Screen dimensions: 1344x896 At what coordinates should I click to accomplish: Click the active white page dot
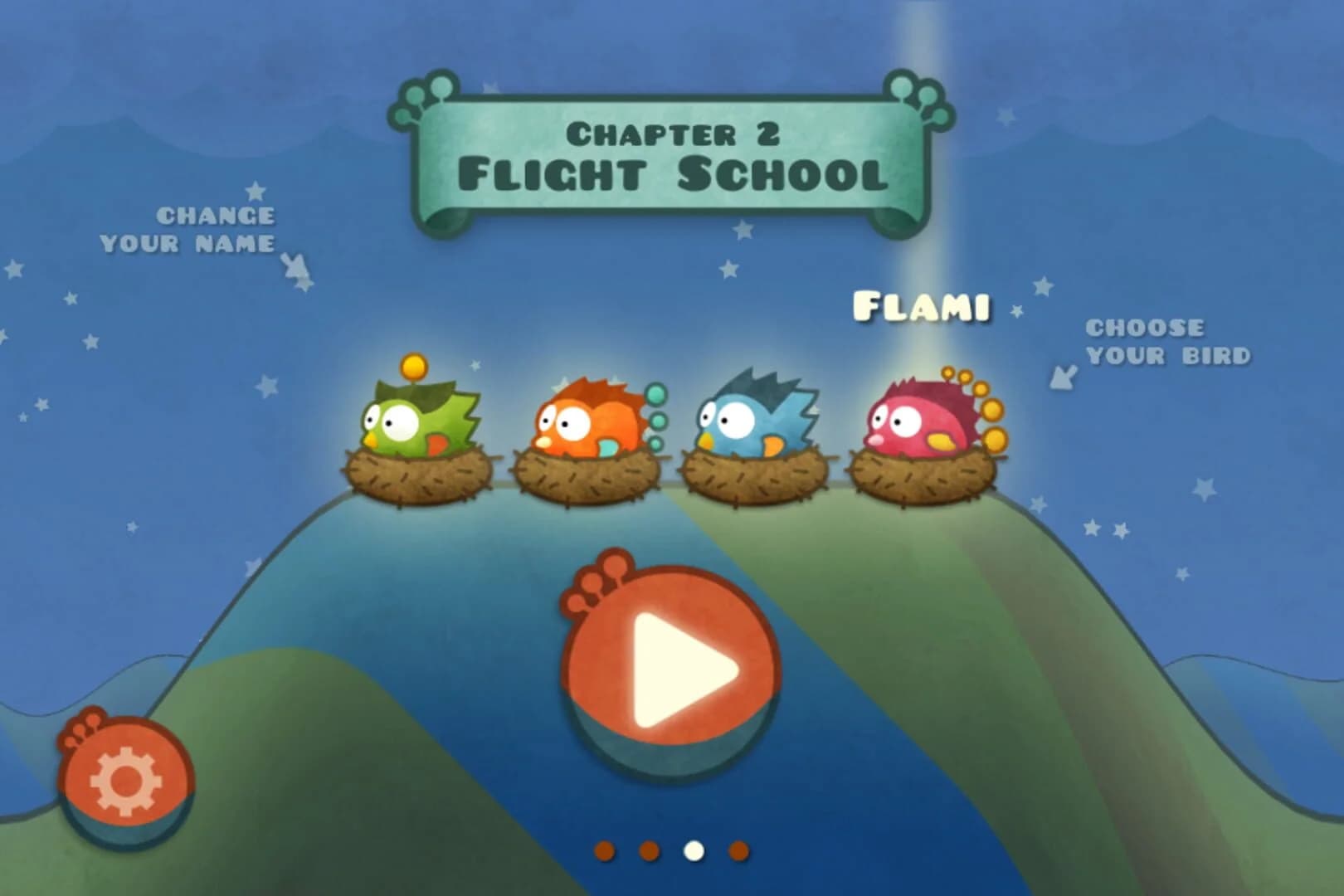[x=694, y=850]
